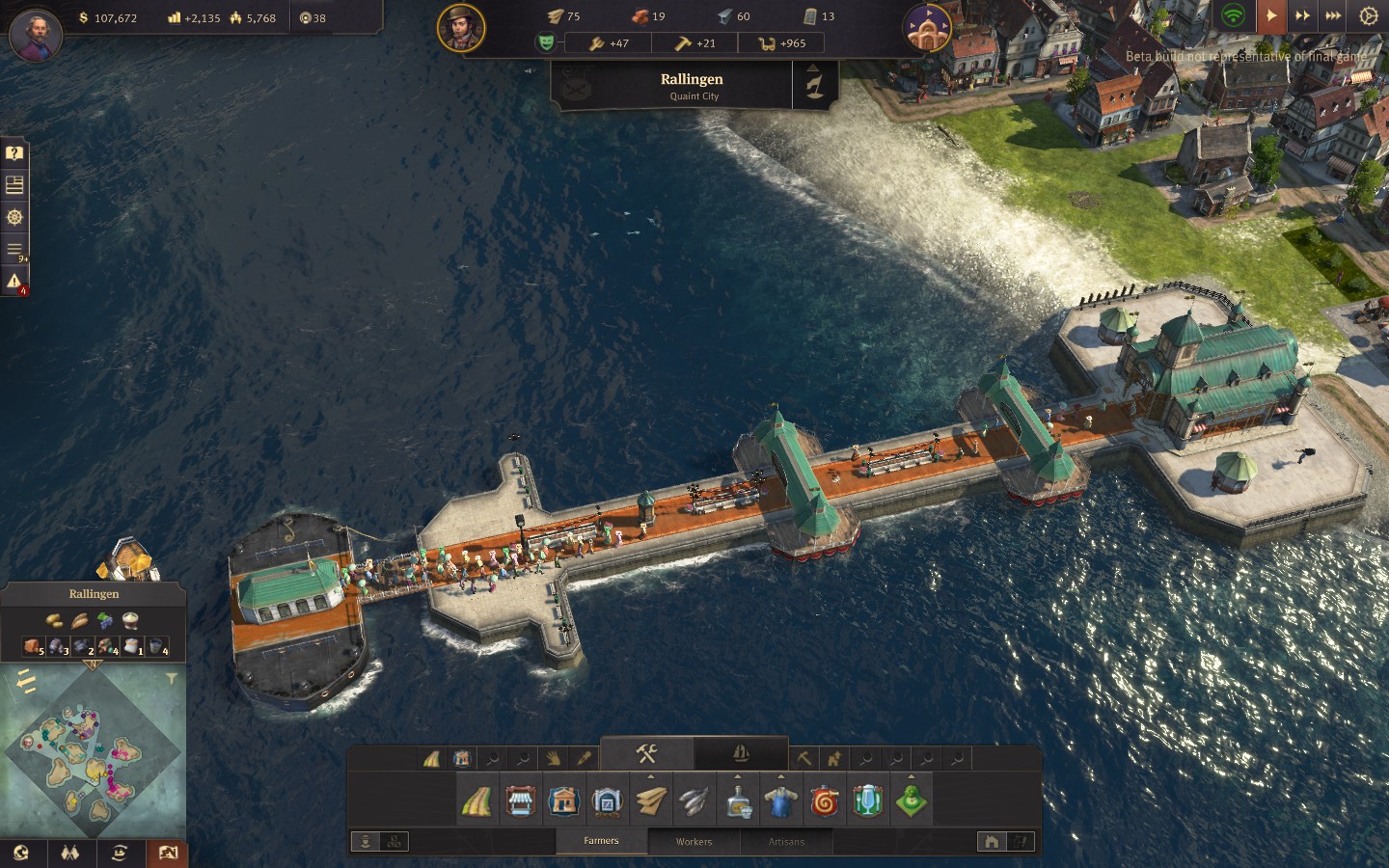Image resolution: width=1389 pixels, height=868 pixels.
Task: Set game speed to fast forward
Action: pos(1302,15)
